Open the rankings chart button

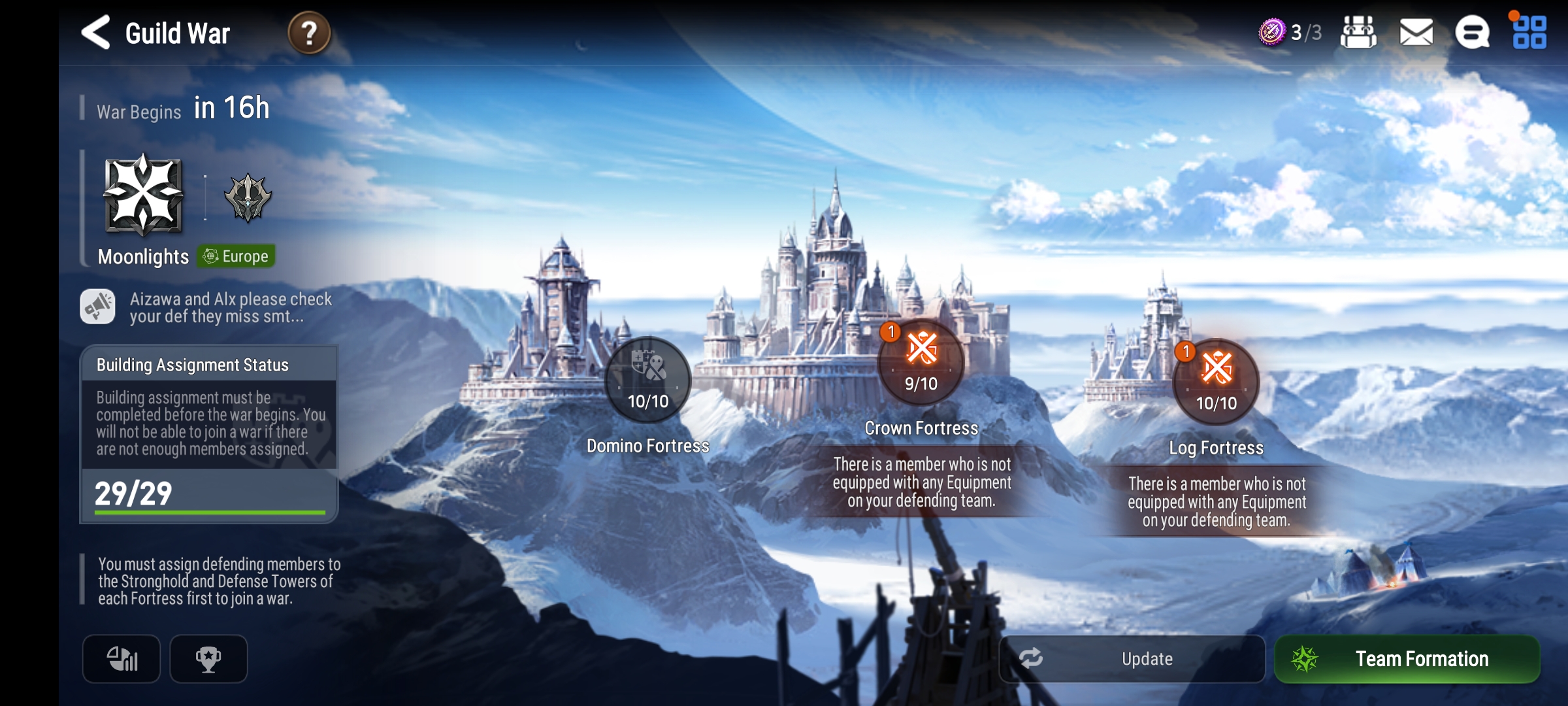coord(122,659)
